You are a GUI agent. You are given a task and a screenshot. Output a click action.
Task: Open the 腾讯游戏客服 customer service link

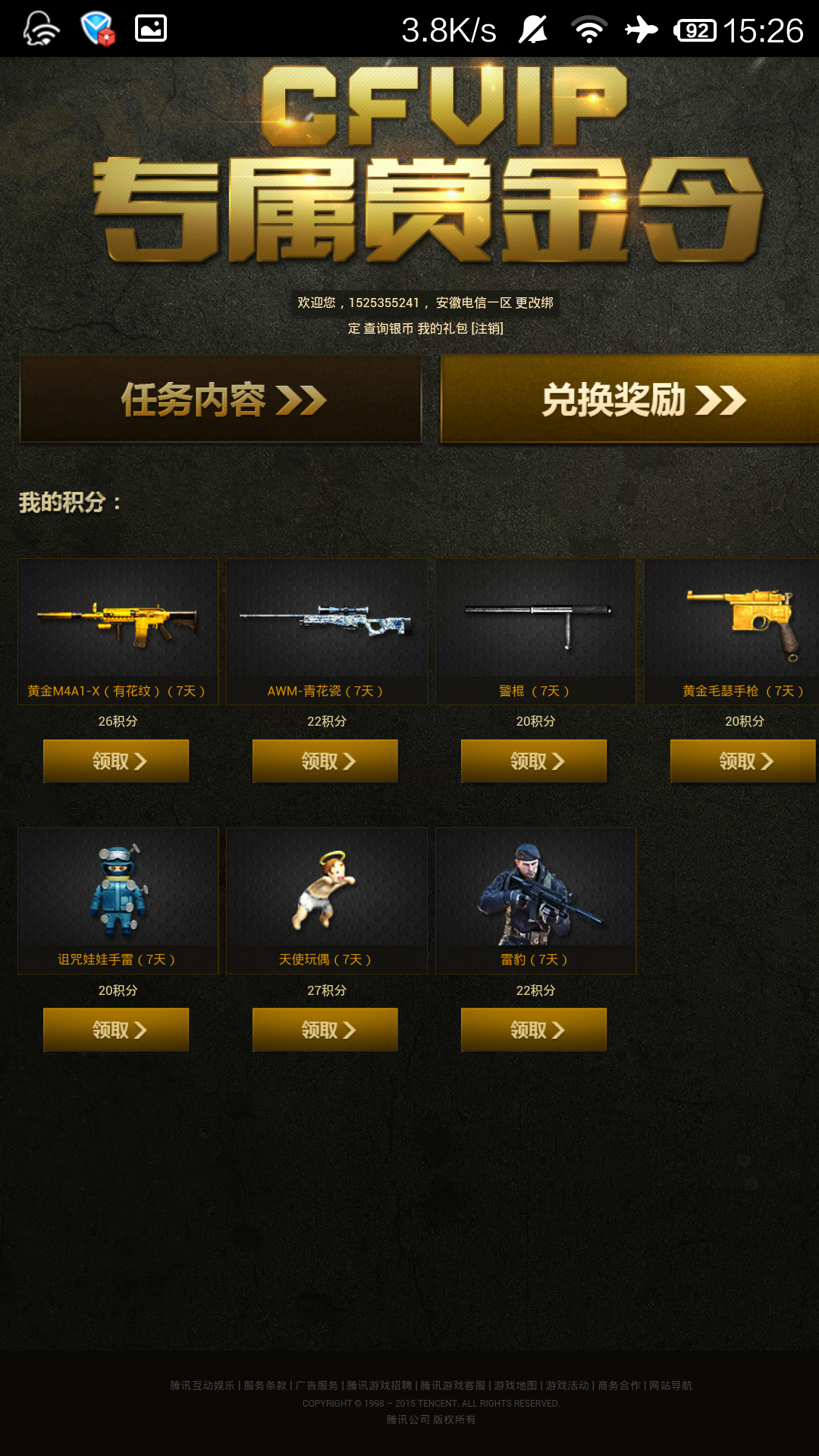point(453,1385)
